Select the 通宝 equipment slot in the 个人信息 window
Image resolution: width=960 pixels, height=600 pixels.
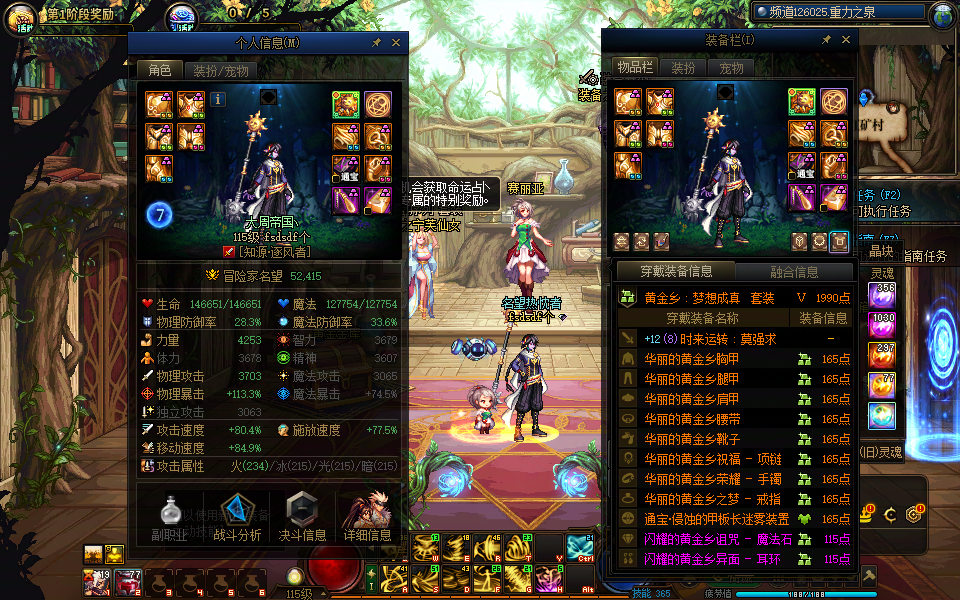346,168
